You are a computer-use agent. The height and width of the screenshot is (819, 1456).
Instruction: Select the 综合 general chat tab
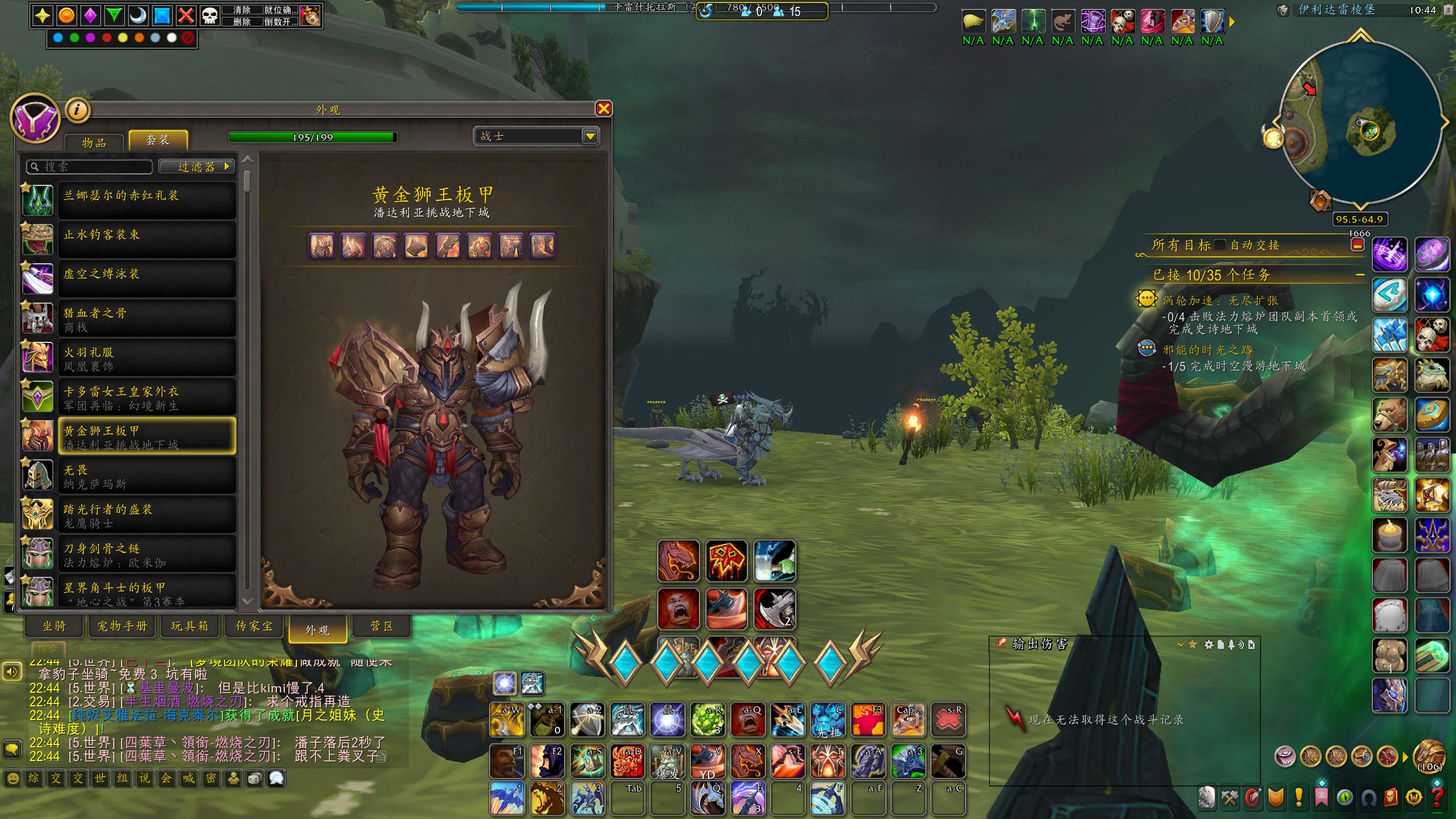click(48, 648)
